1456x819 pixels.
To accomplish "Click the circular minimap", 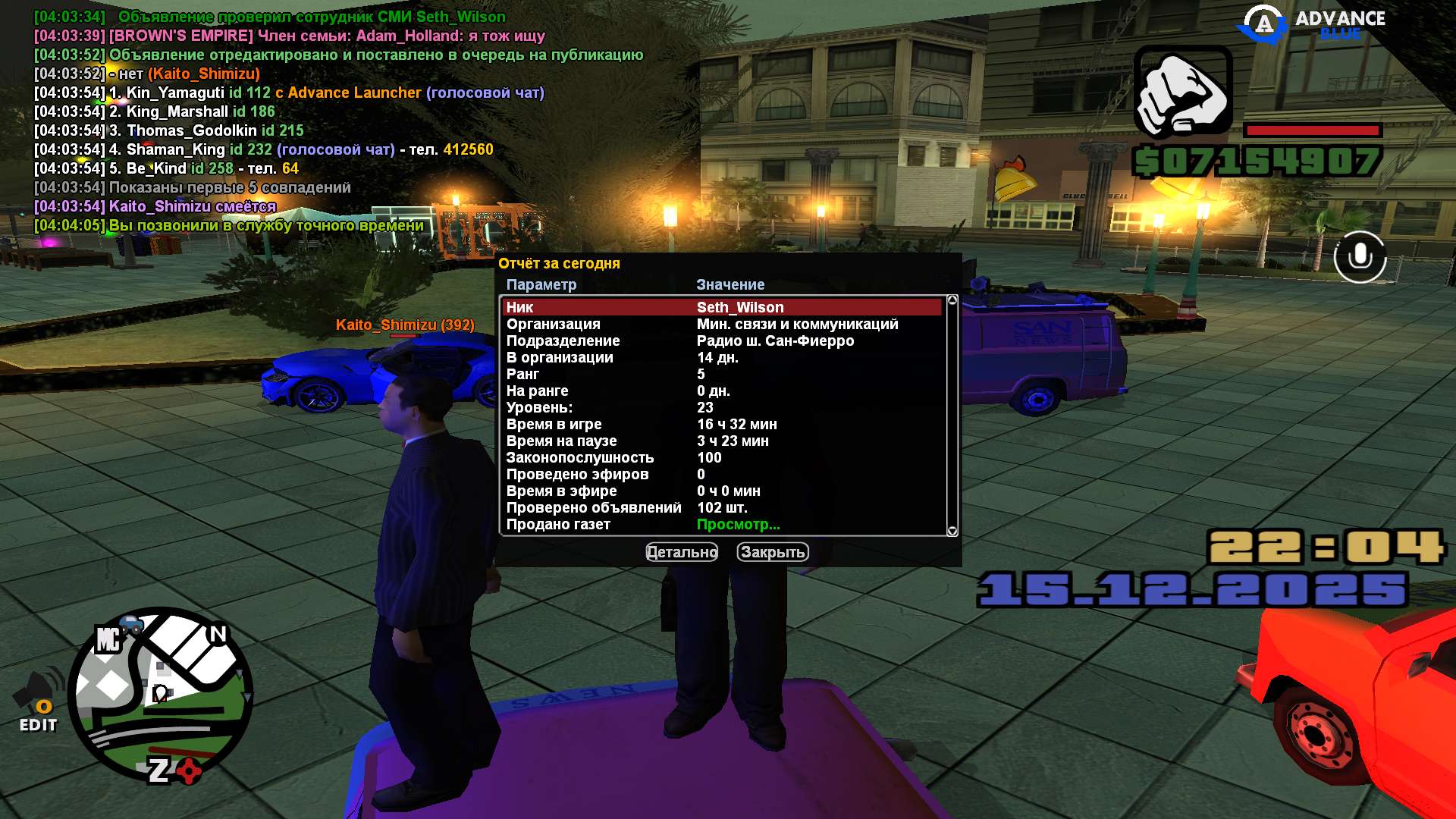I will (160, 695).
